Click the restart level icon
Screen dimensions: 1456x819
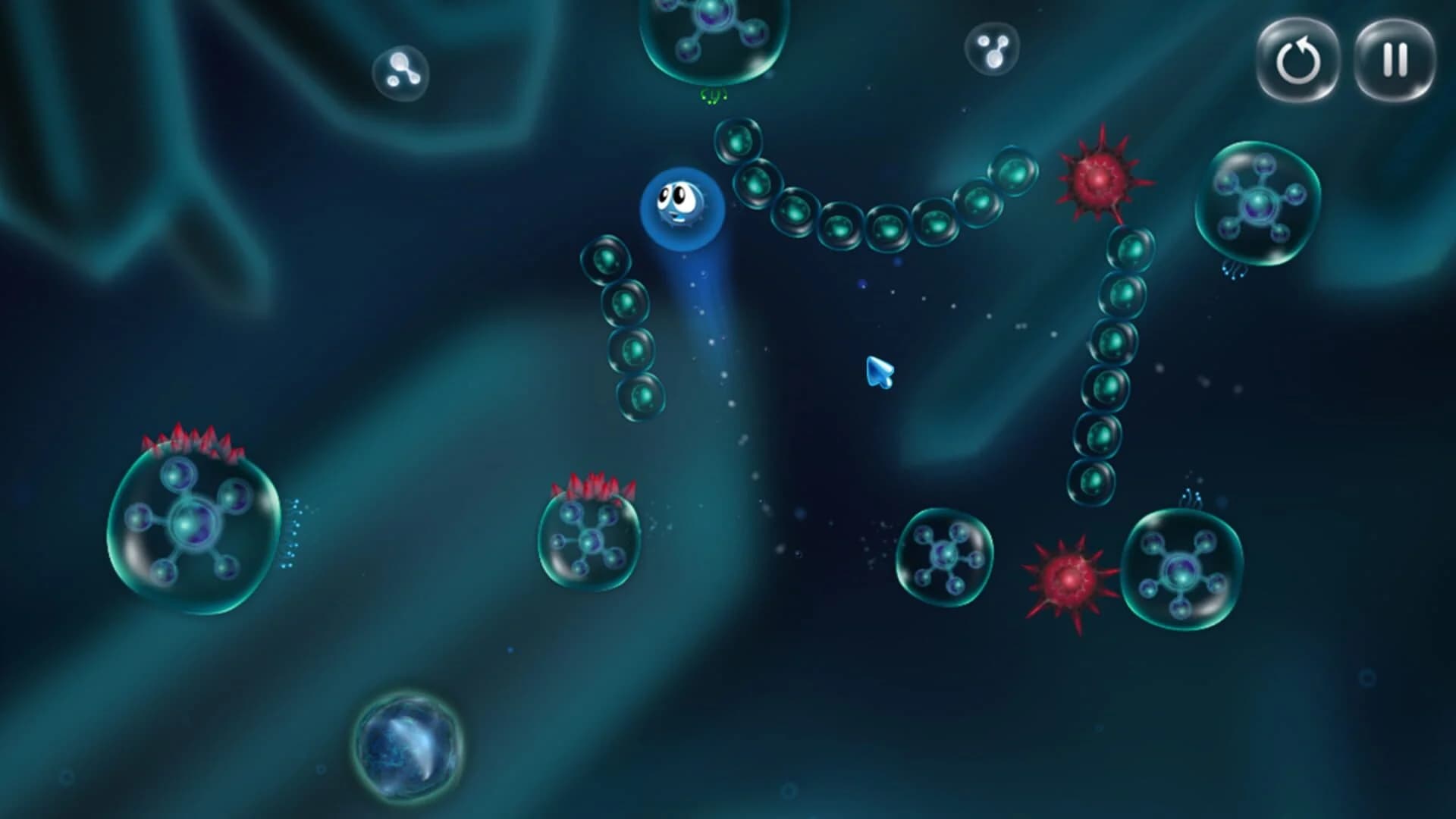coord(1300,62)
